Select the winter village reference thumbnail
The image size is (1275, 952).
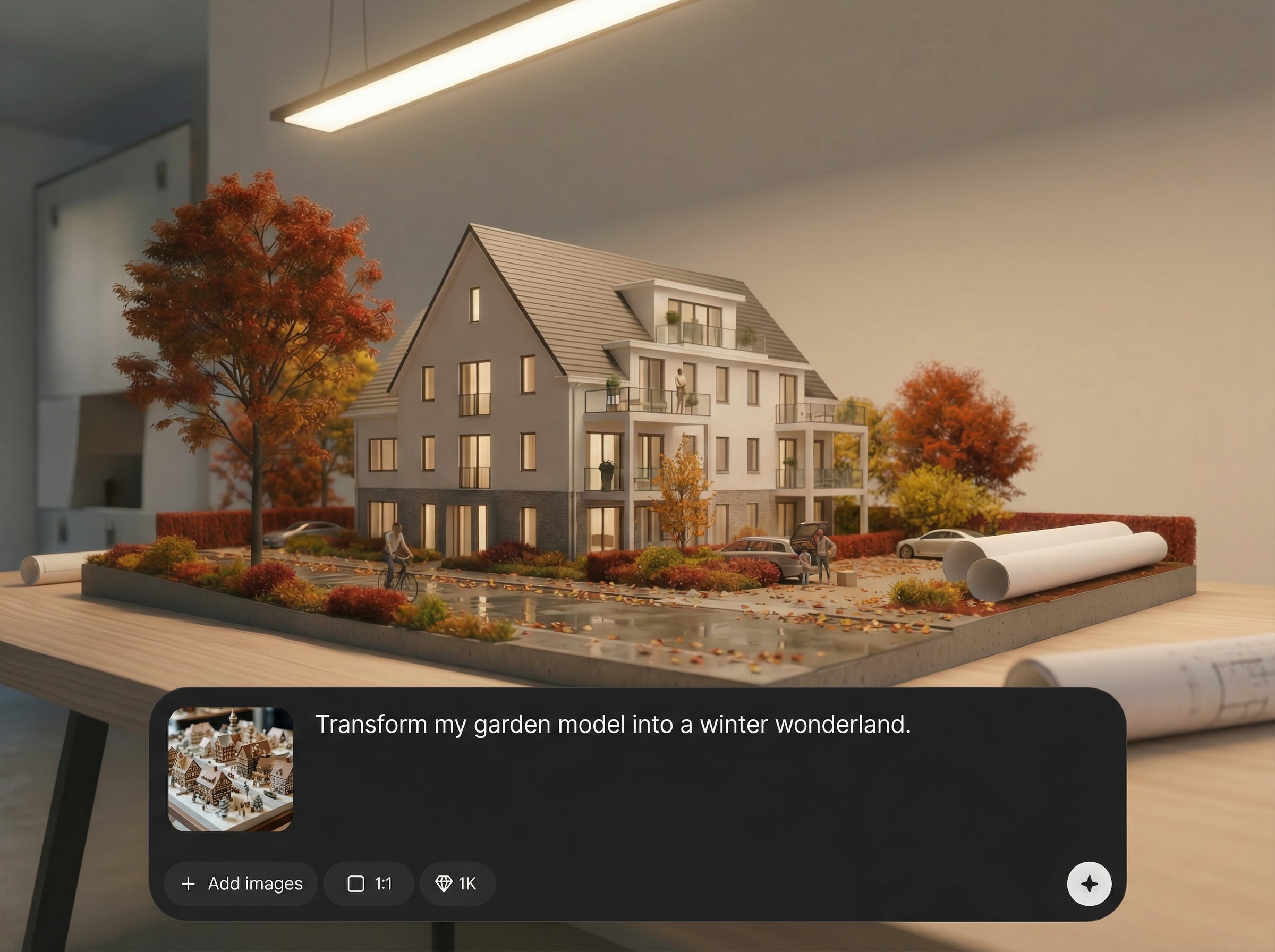(231, 769)
